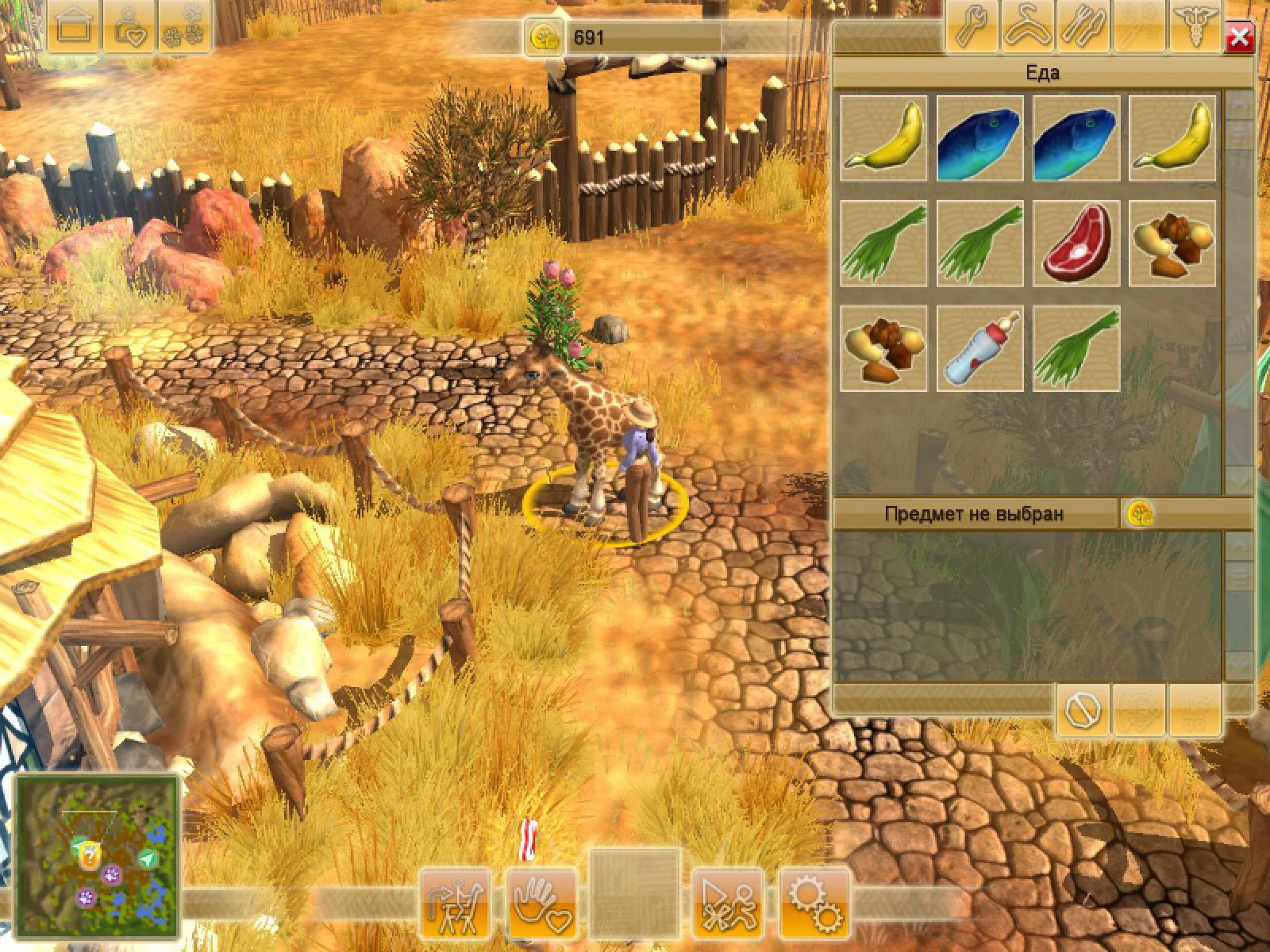
Task: Click the gold coin money icon
Action: 545,37
